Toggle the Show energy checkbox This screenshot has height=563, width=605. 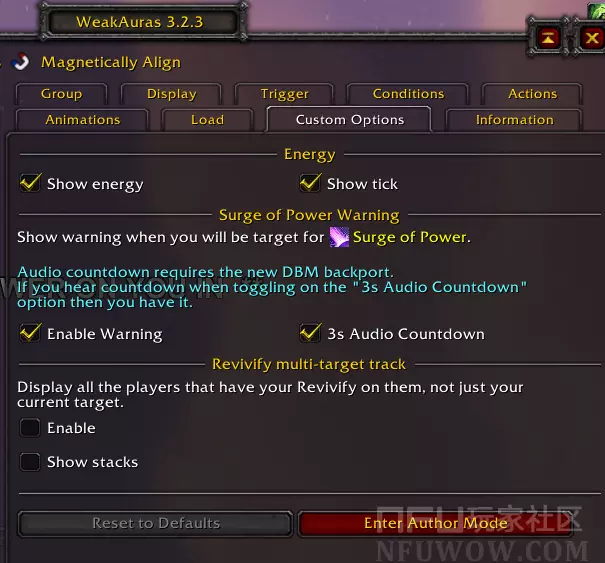[31, 183]
